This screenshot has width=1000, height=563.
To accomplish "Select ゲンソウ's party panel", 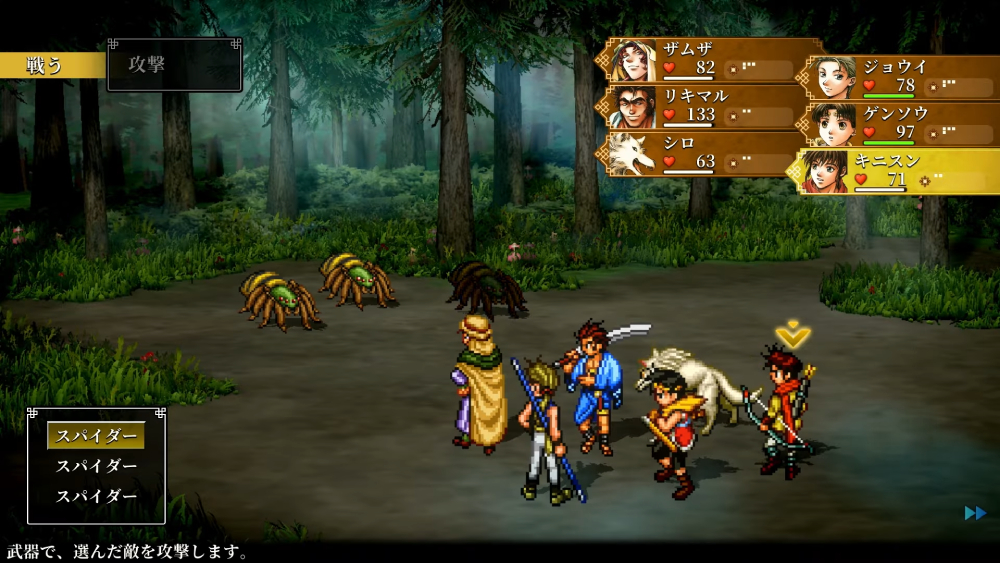I will tap(902, 124).
